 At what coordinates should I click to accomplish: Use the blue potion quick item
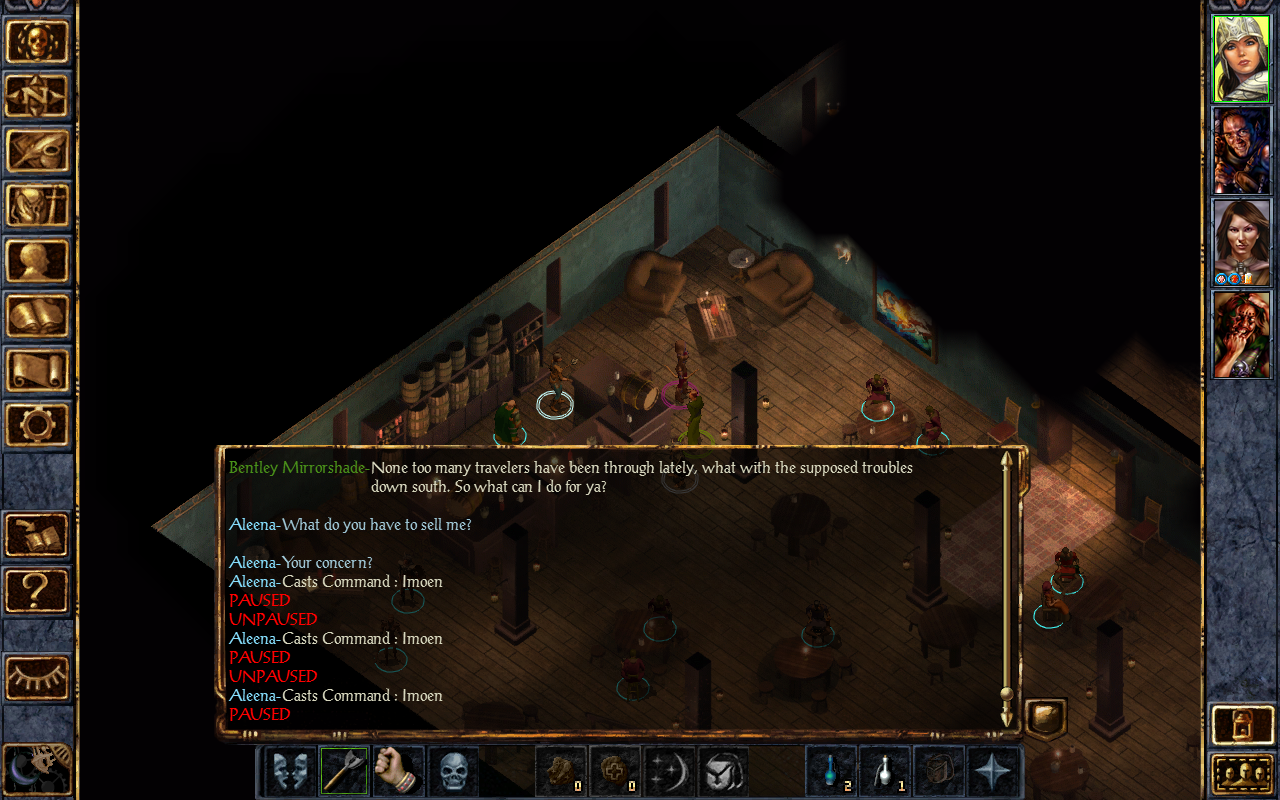click(x=832, y=771)
